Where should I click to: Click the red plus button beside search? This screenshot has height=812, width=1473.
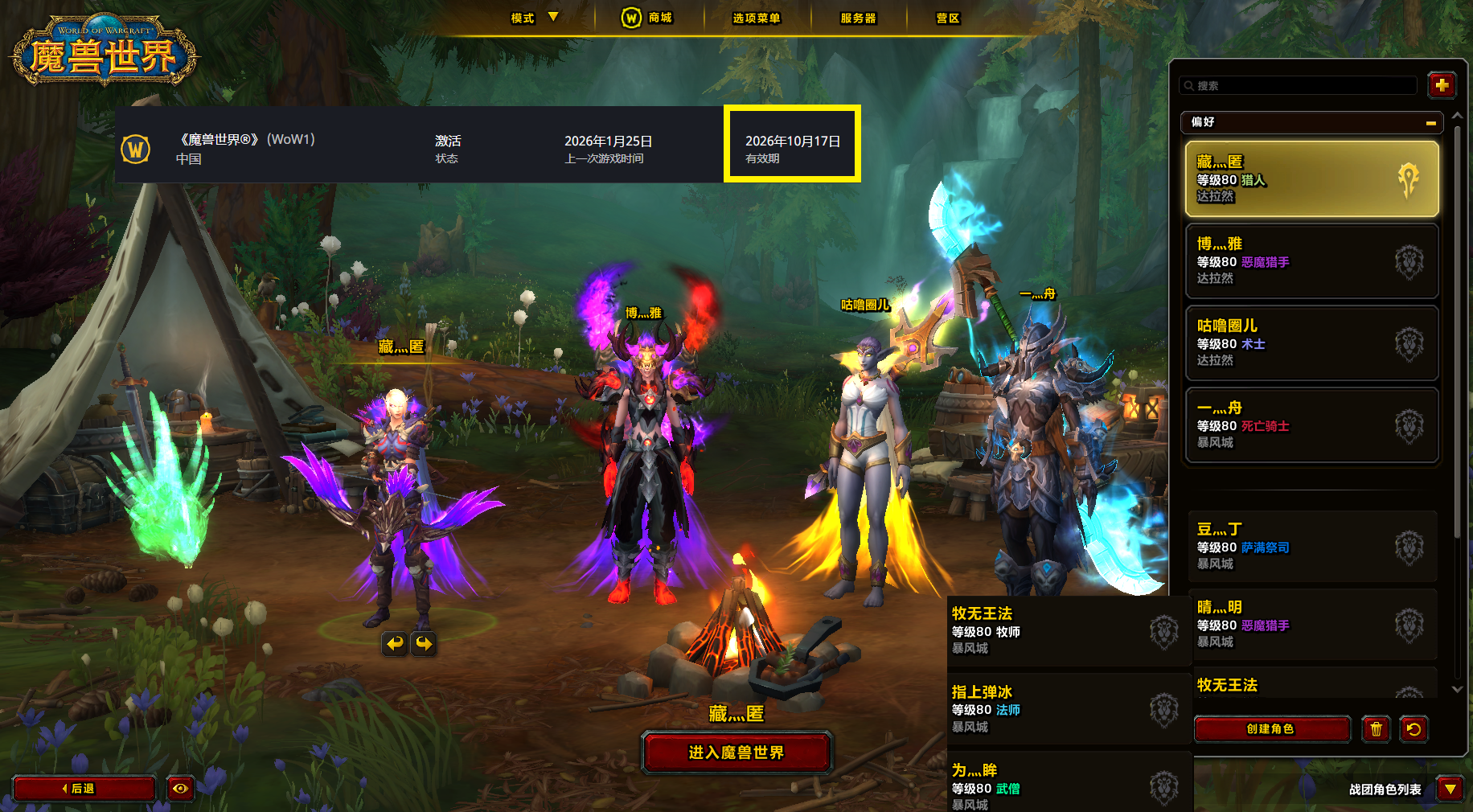pyautogui.click(x=1441, y=84)
